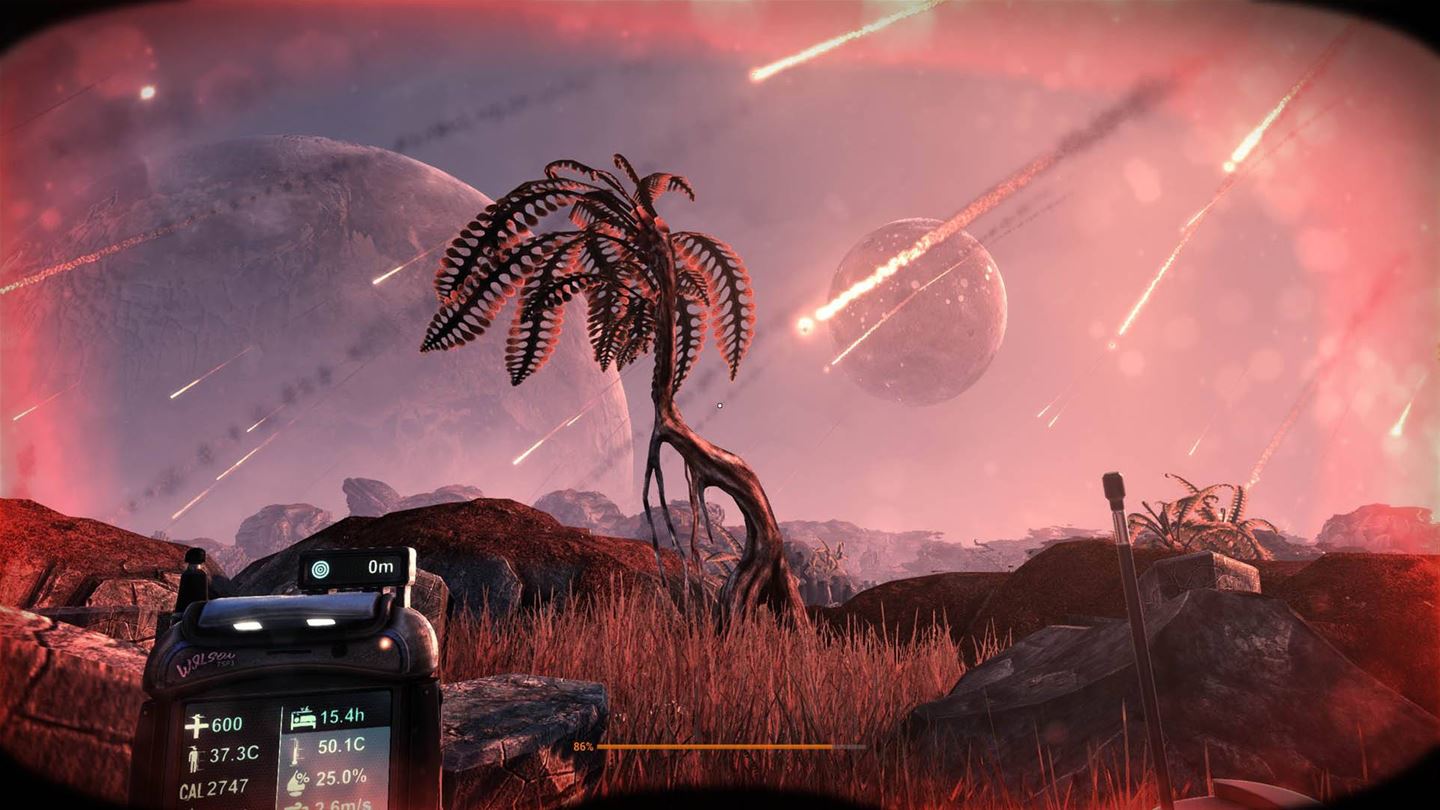Click the body temperature figure icon beside 37.3C
The width and height of the screenshot is (1440, 810).
[195, 757]
